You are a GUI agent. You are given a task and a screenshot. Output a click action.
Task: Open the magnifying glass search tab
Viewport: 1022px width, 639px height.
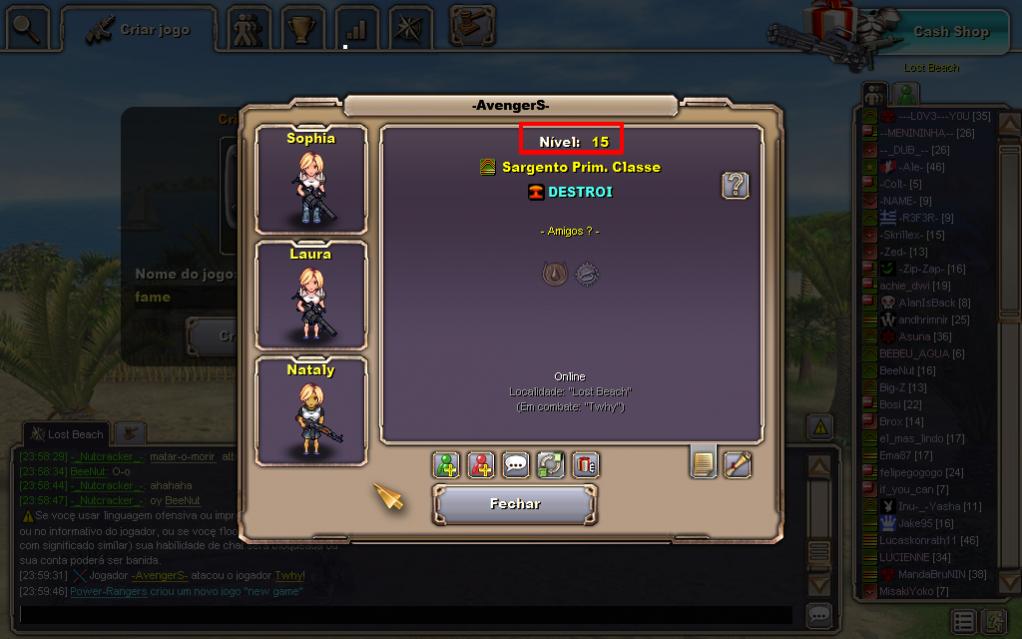click(x=27, y=29)
